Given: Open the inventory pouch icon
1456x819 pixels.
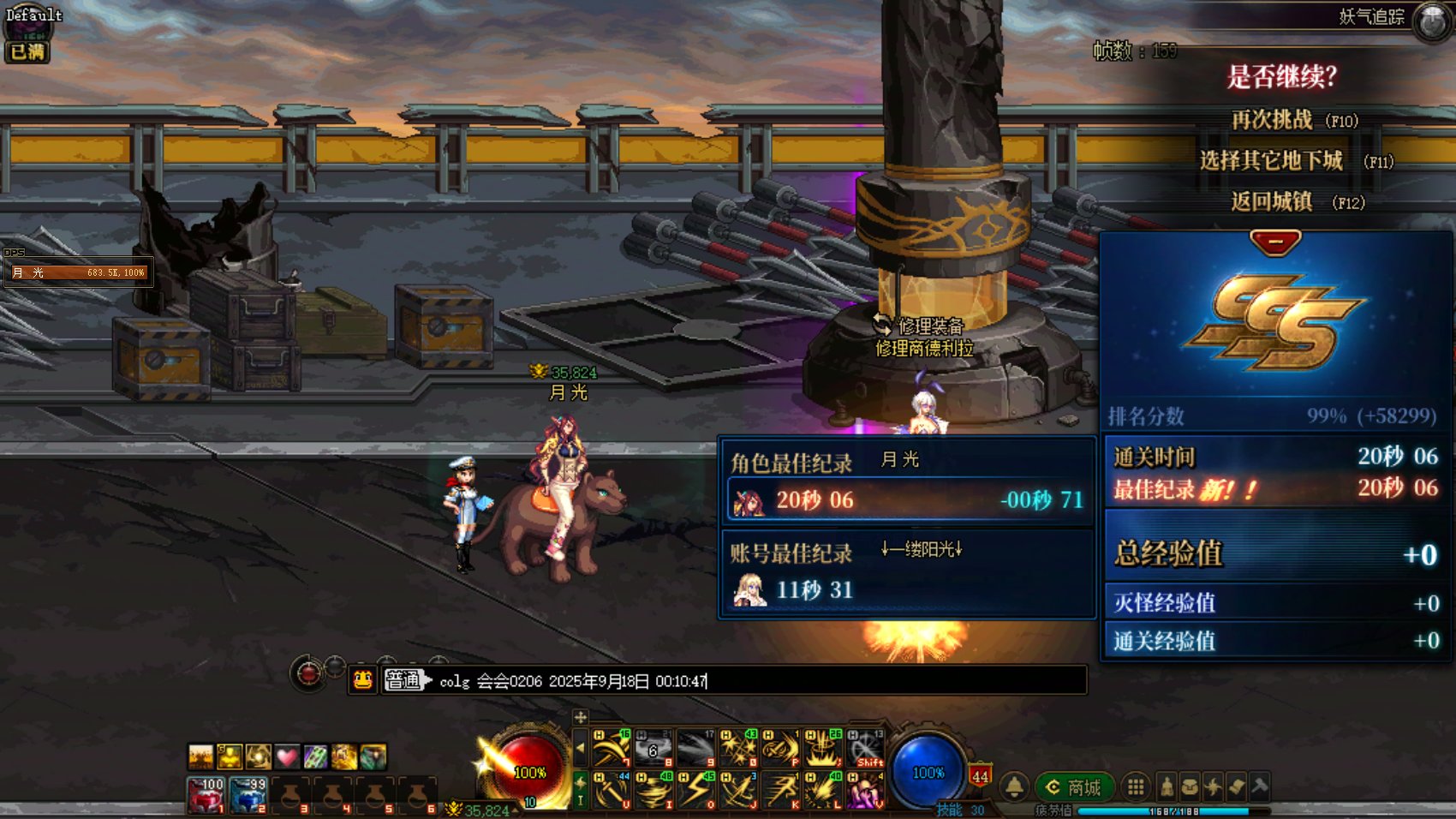Looking at the screenshot, I should tap(1190, 786).
